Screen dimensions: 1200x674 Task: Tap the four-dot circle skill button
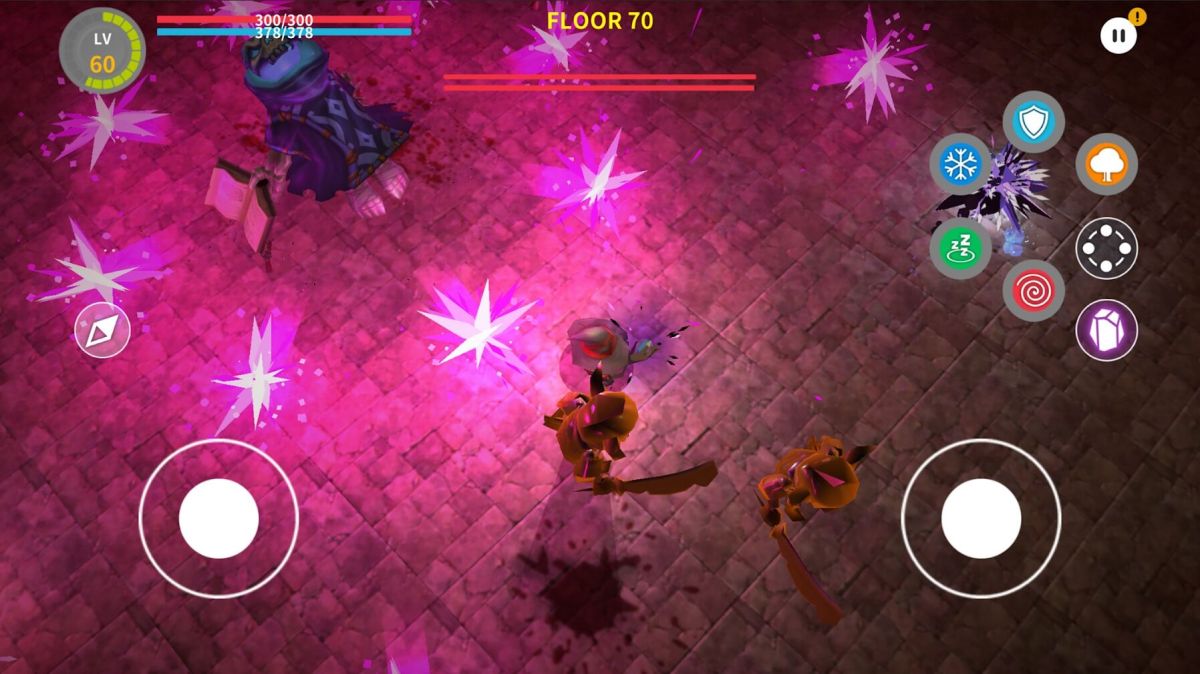coord(1106,248)
